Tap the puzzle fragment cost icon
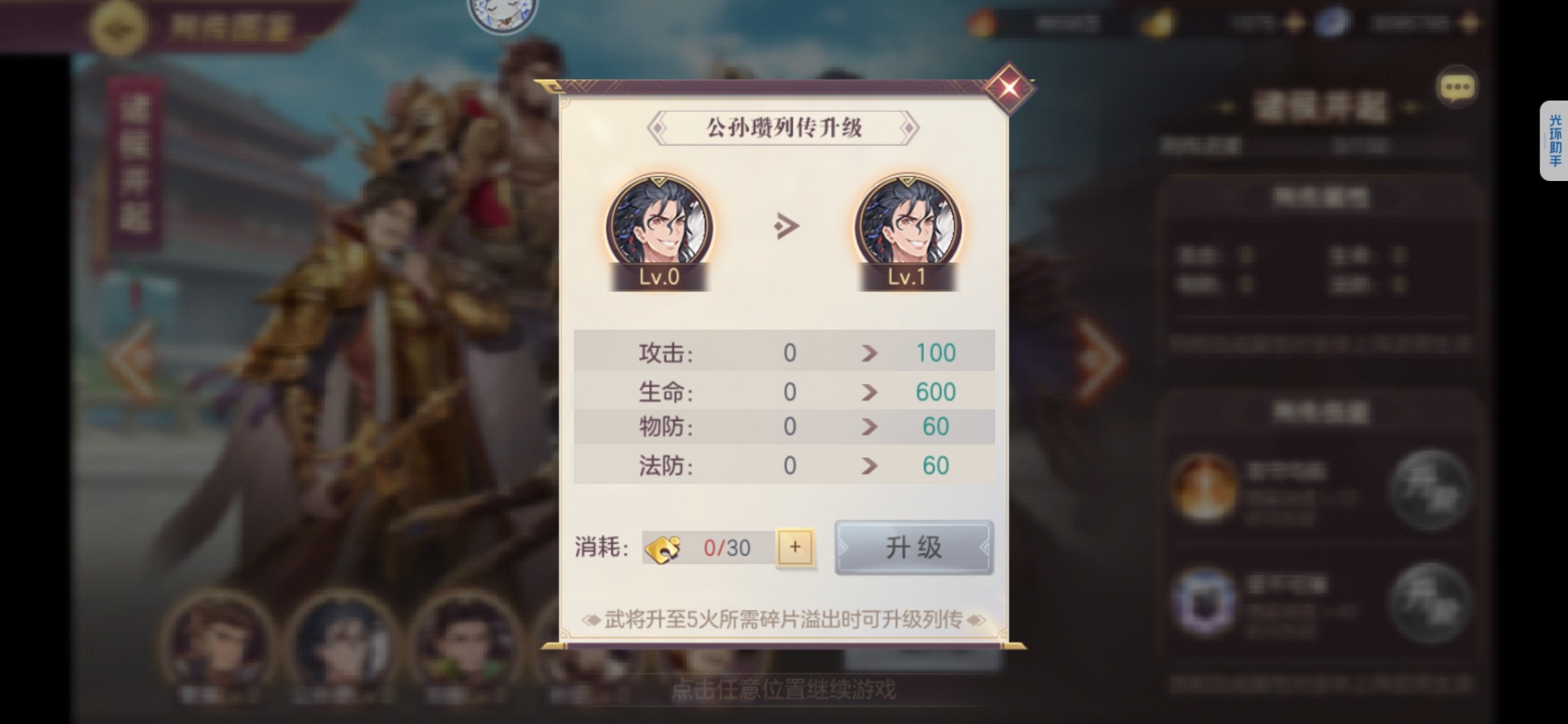 tap(663, 548)
